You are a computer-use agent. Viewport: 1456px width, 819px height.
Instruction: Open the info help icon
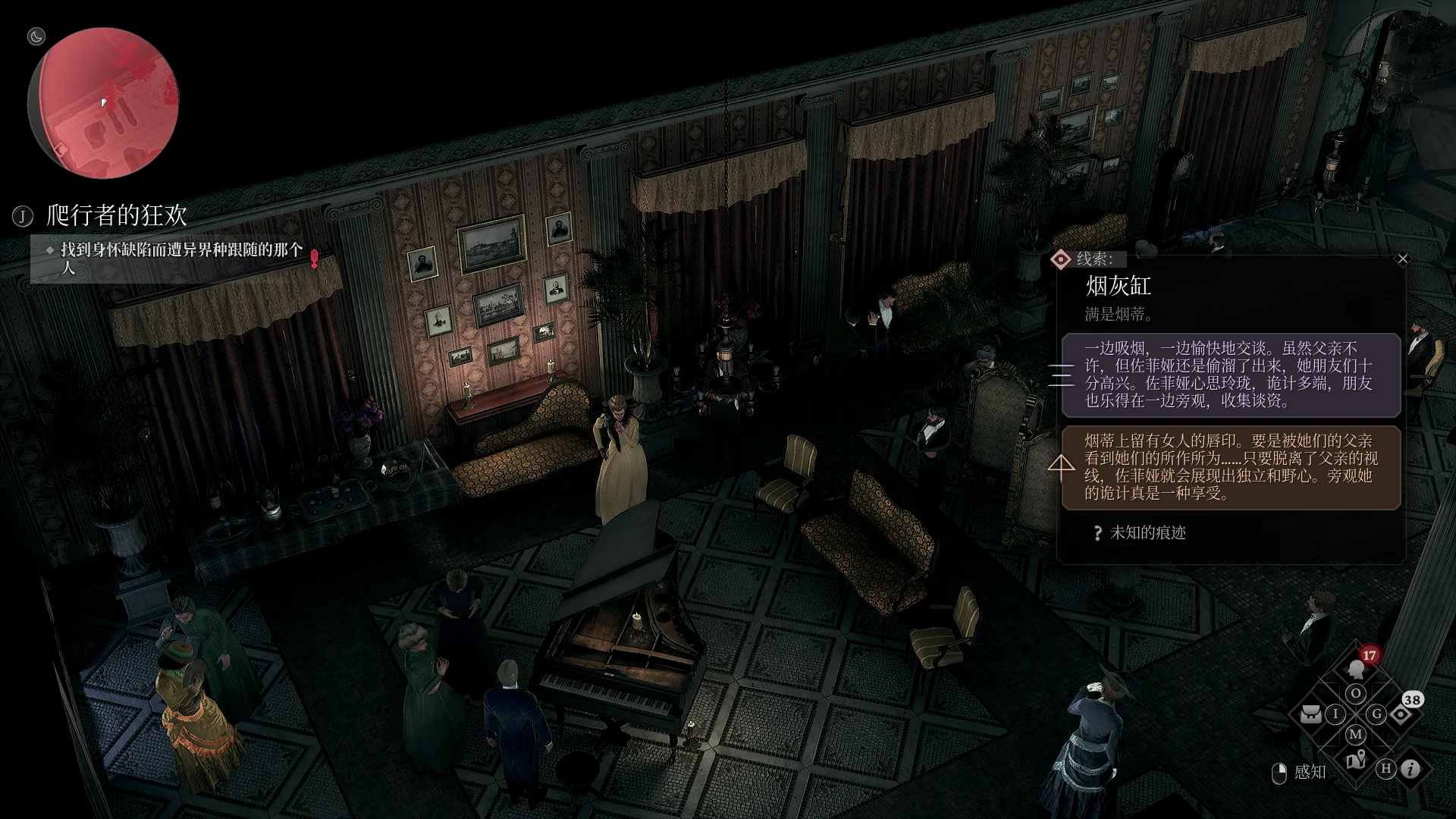(x=1410, y=769)
